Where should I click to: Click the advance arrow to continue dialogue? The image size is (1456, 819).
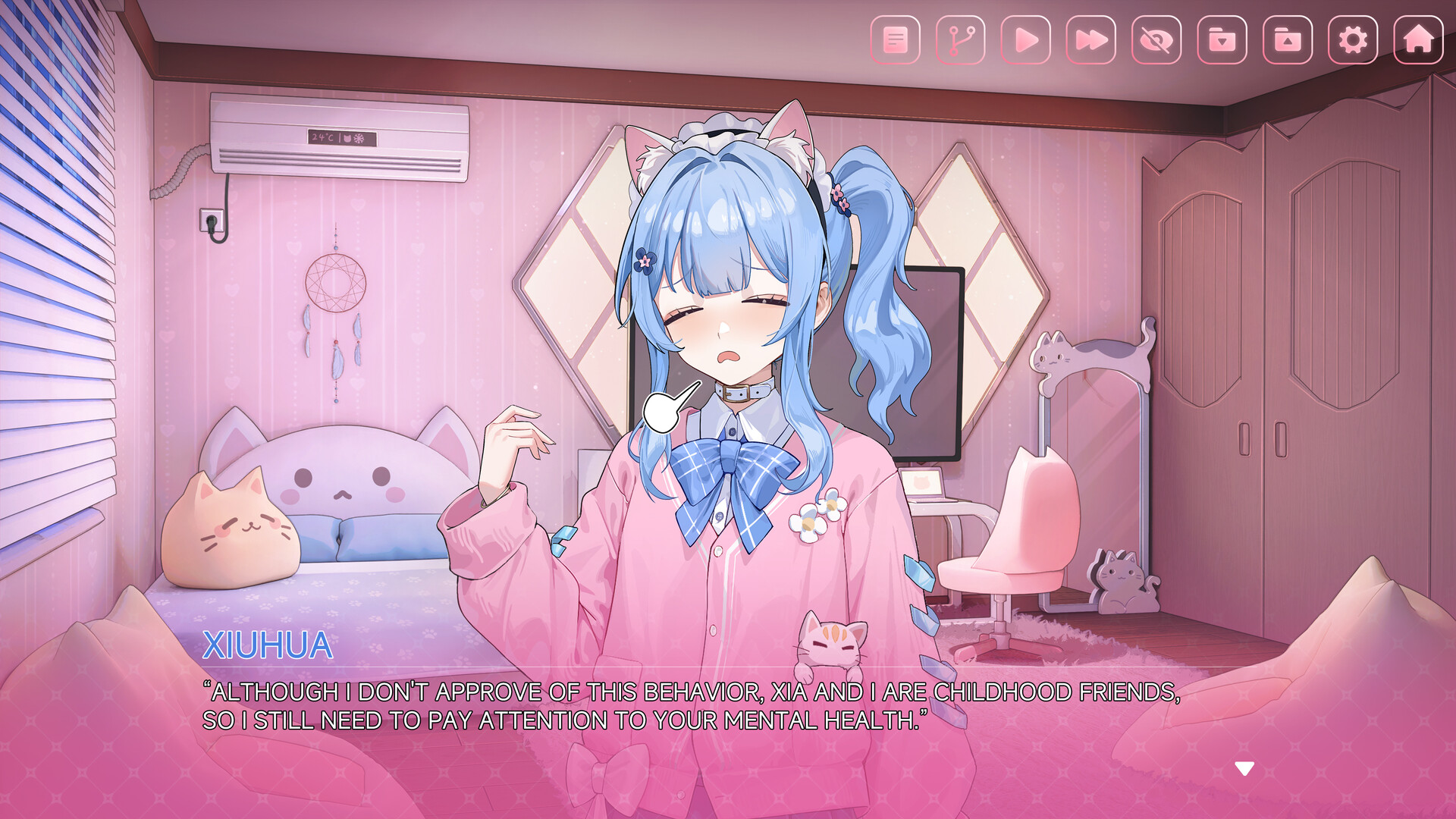[1244, 768]
